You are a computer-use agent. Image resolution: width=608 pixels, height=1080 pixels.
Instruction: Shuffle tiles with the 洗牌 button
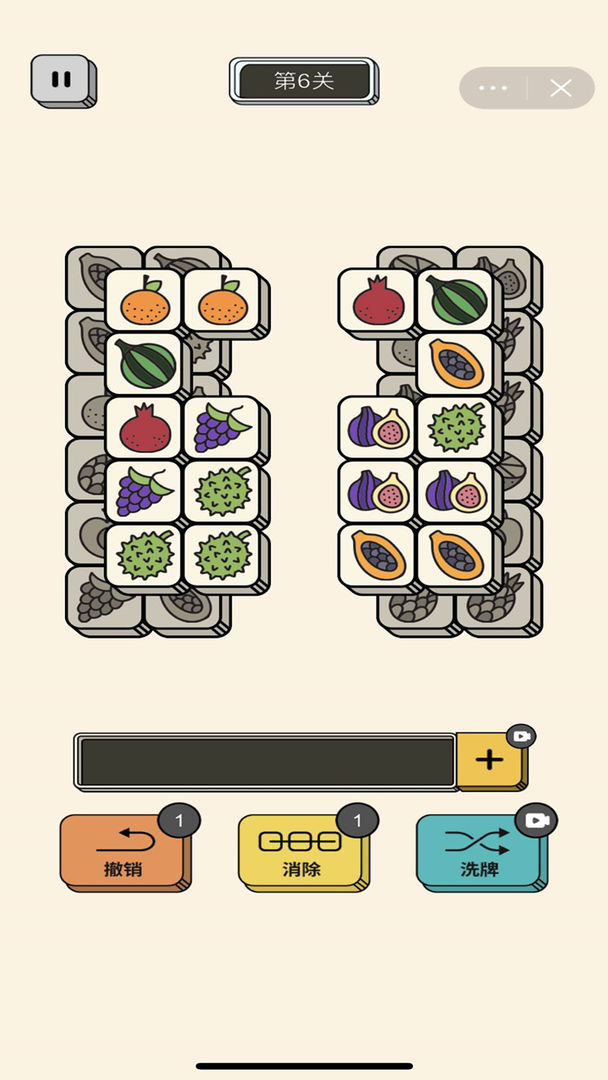pyautogui.click(x=478, y=850)
